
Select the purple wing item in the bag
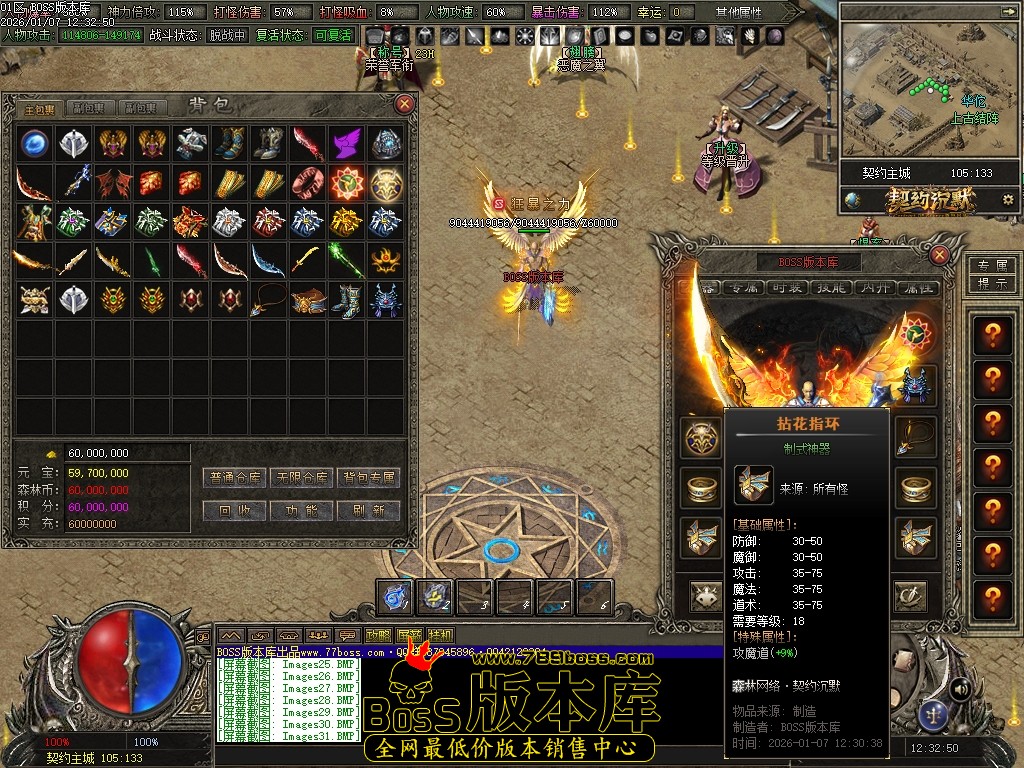347,143
